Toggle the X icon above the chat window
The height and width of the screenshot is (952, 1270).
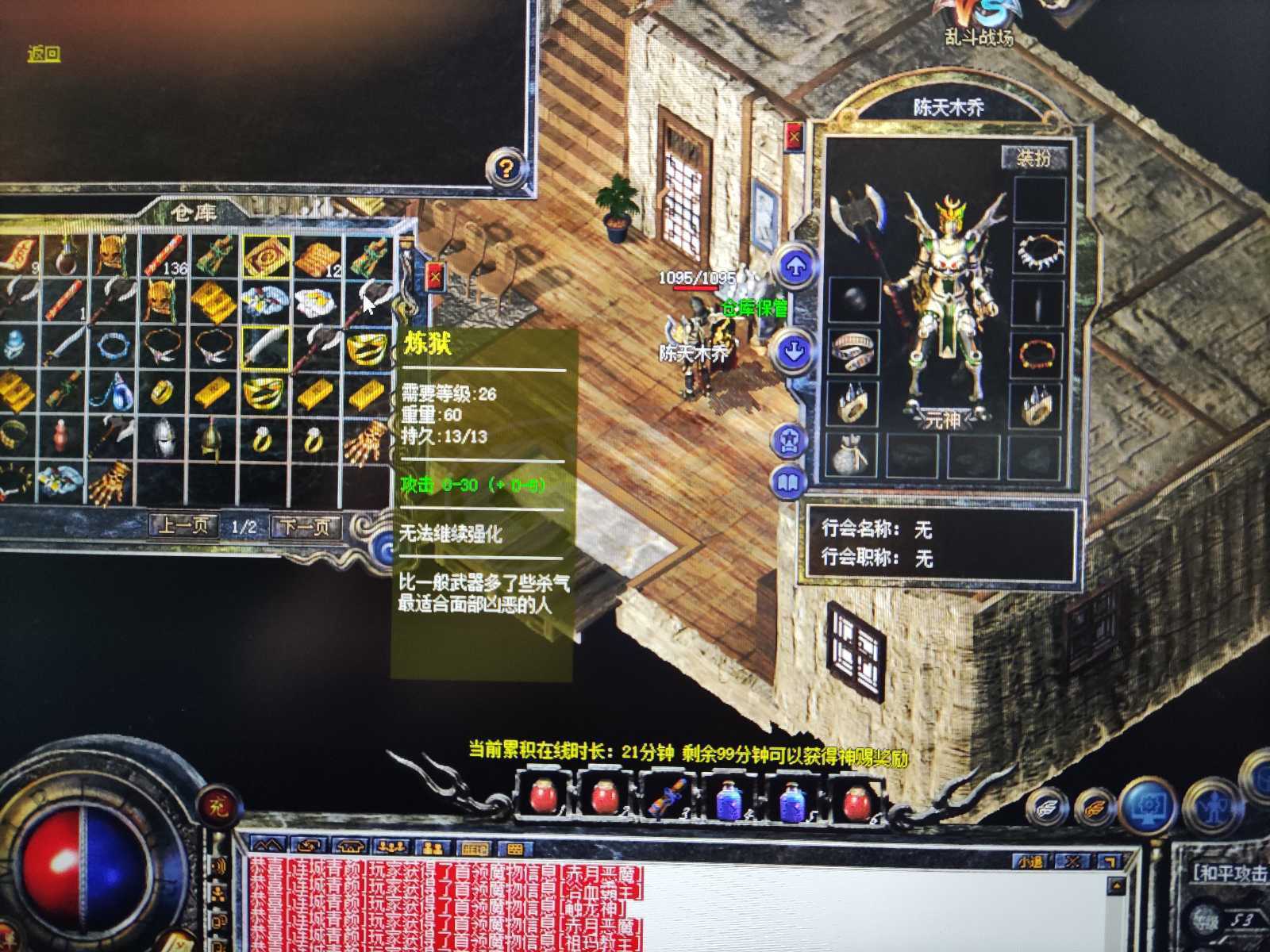pyautogui.click(x=1073, y=860)
